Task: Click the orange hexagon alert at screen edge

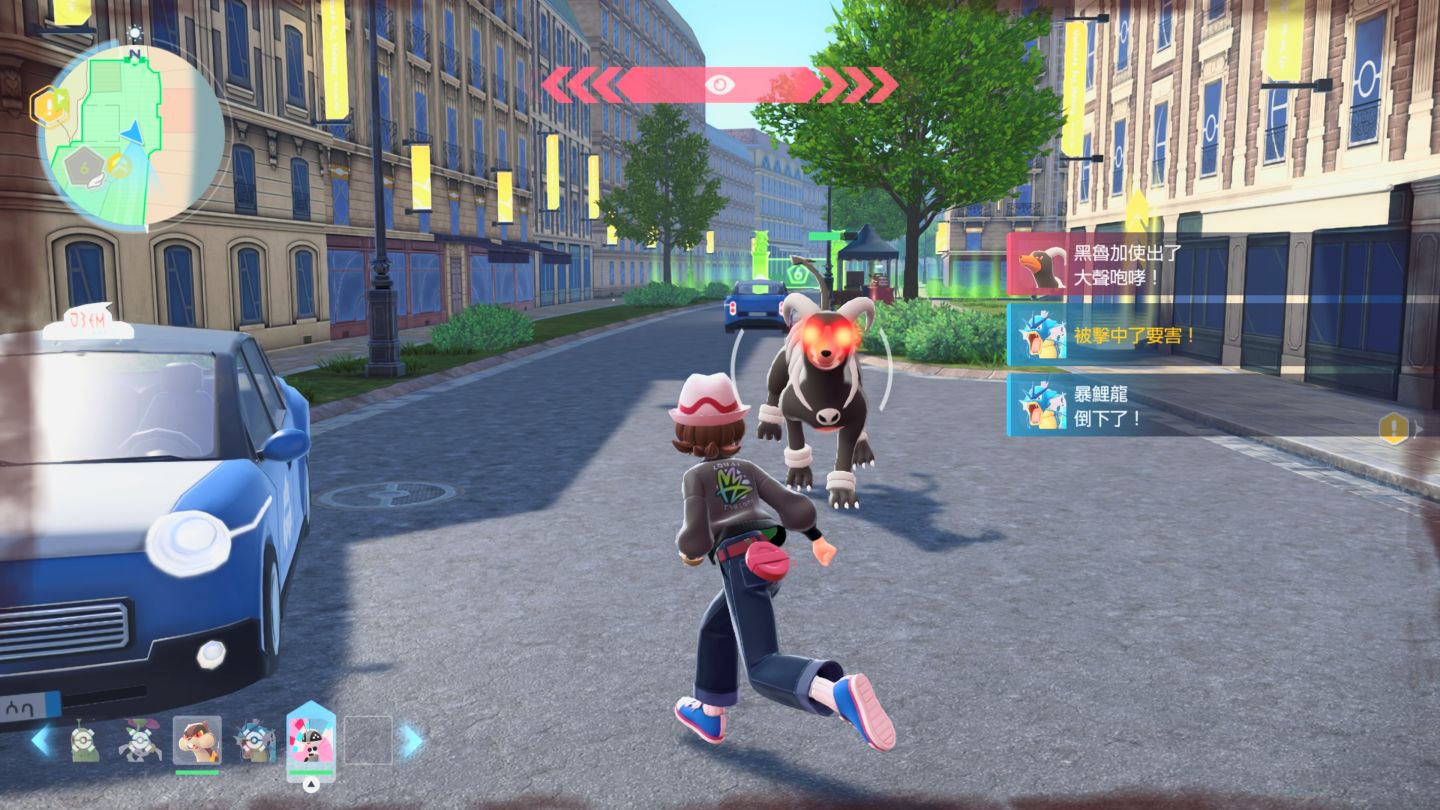Action: point(1393,428)
